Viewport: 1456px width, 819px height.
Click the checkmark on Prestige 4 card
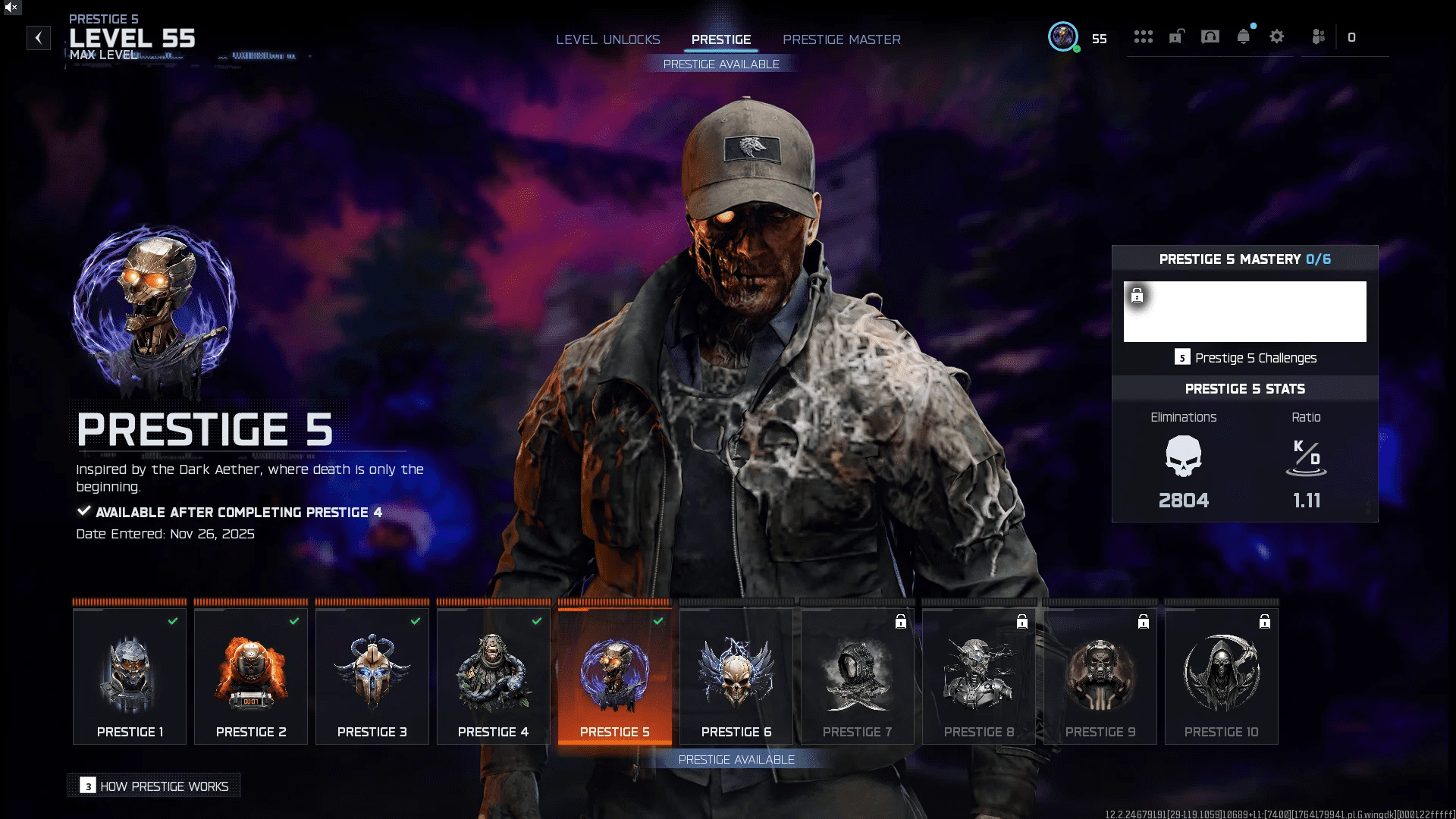coord(537,621)
